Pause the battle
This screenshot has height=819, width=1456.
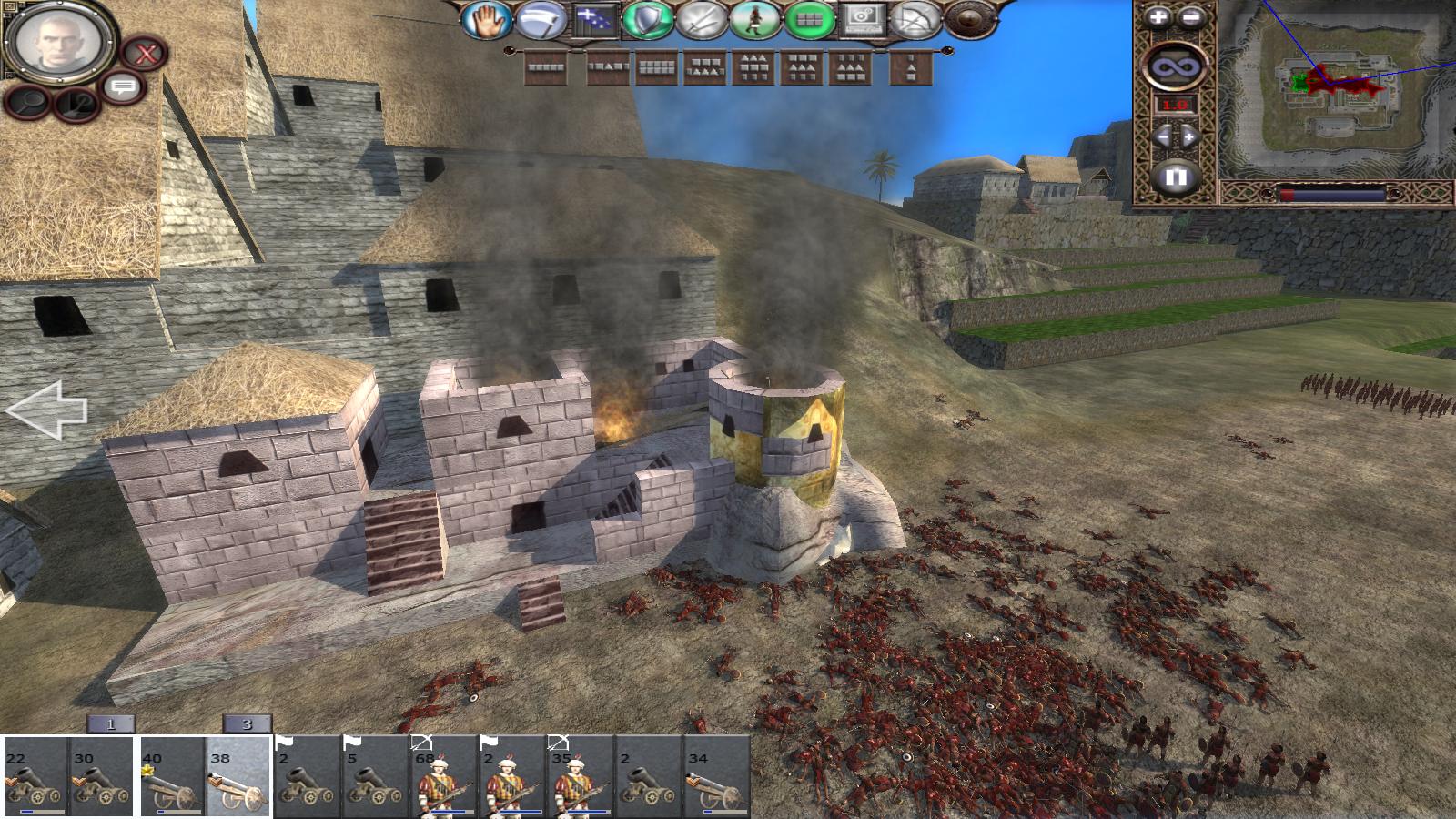click(1175, 176)
